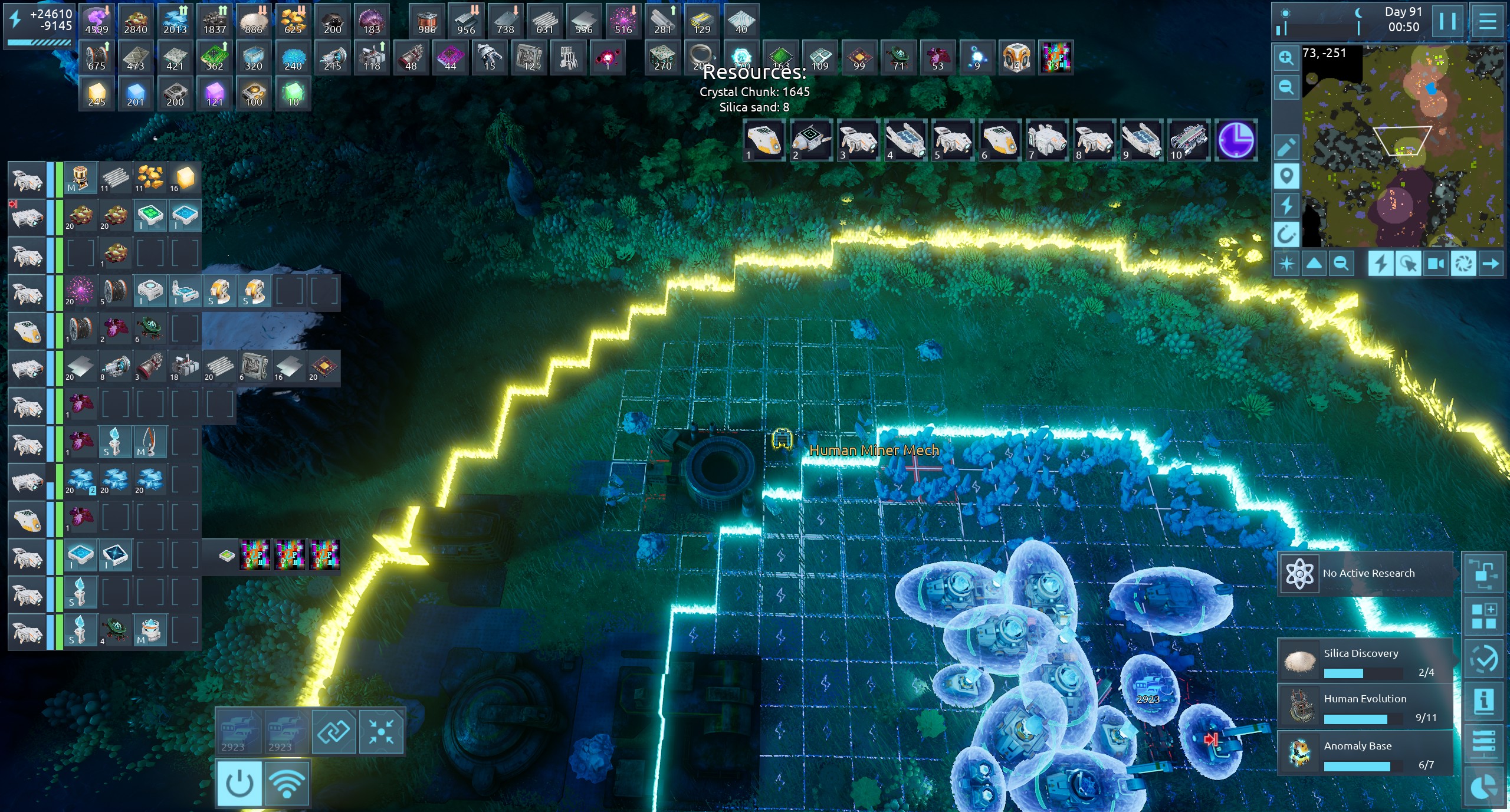This screenshot has width=1510, height=812.
Task: Activate the pencil edit tool
Action: [x=1286, y=147]
